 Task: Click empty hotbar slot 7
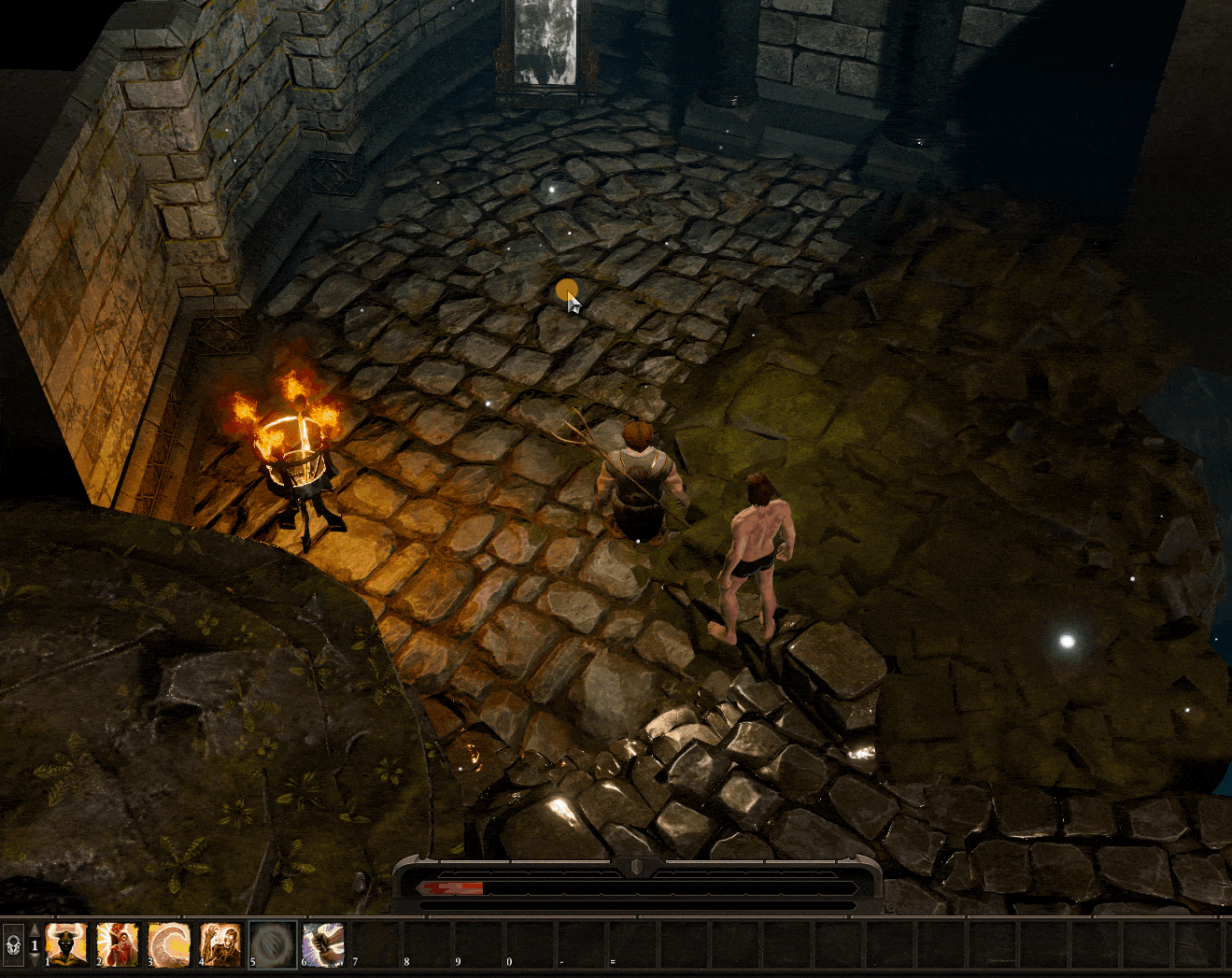[374, 944]
